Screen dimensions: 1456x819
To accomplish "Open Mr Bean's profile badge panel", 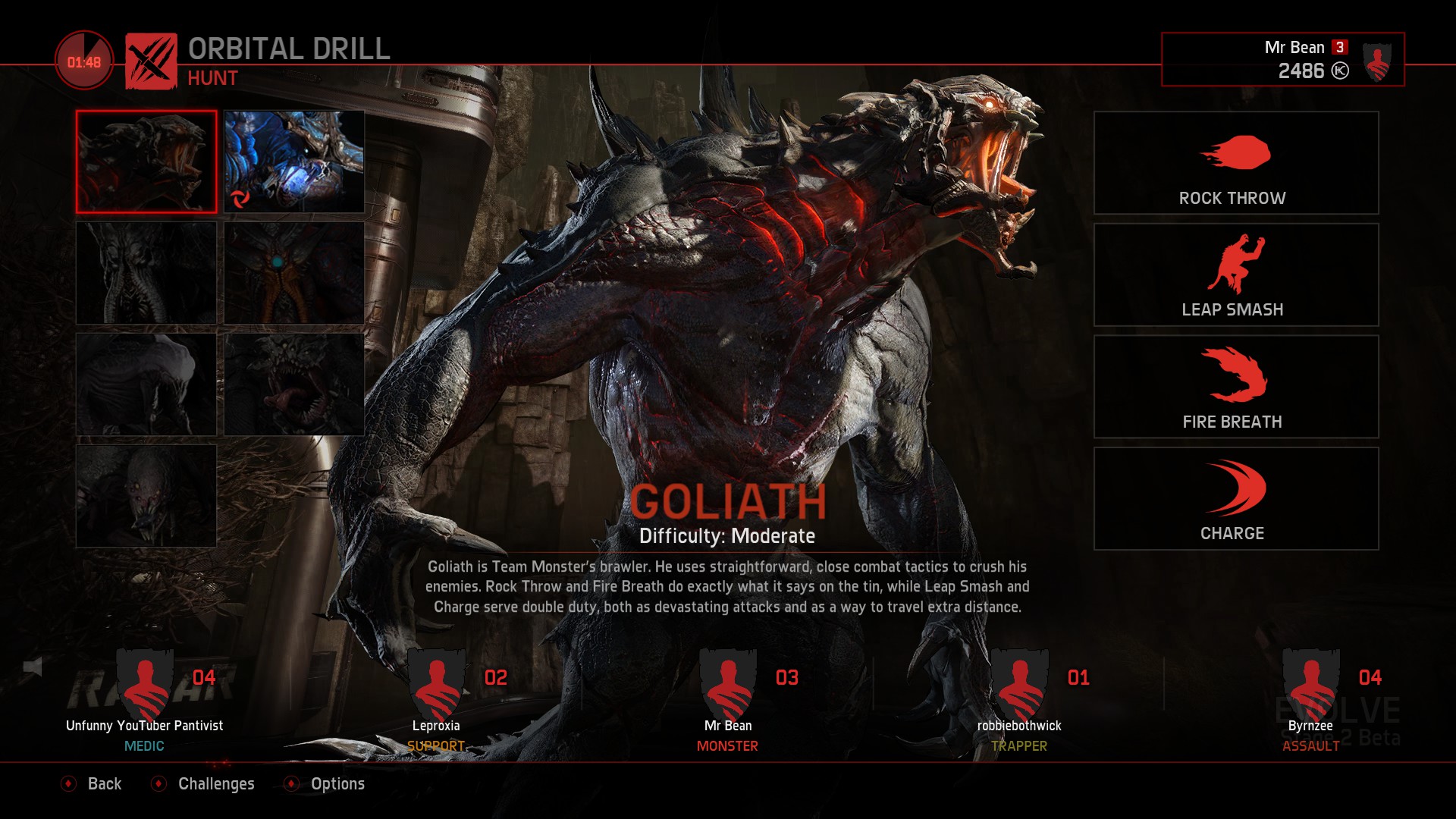I will [x=1282, y=59].
